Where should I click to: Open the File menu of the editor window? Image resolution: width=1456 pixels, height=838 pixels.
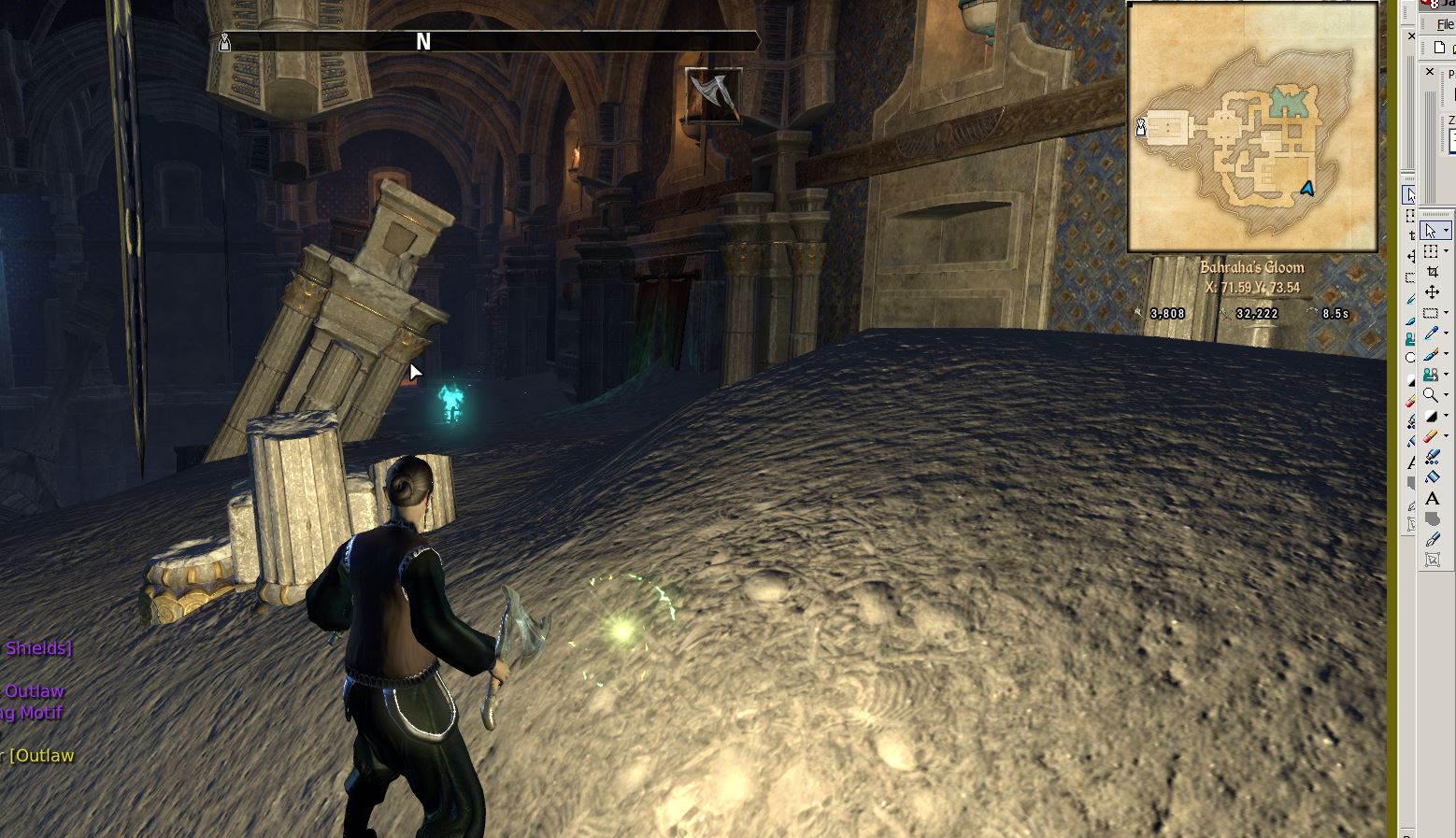[x=1445, y=25]
